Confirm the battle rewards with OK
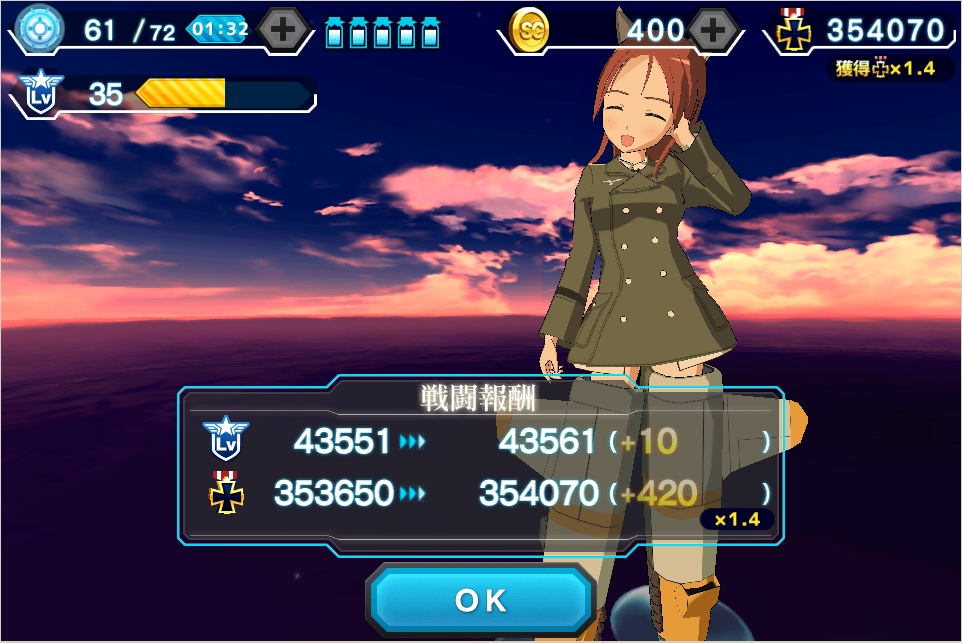The height and width of the screenshot is (643, 962). point(481,600)
